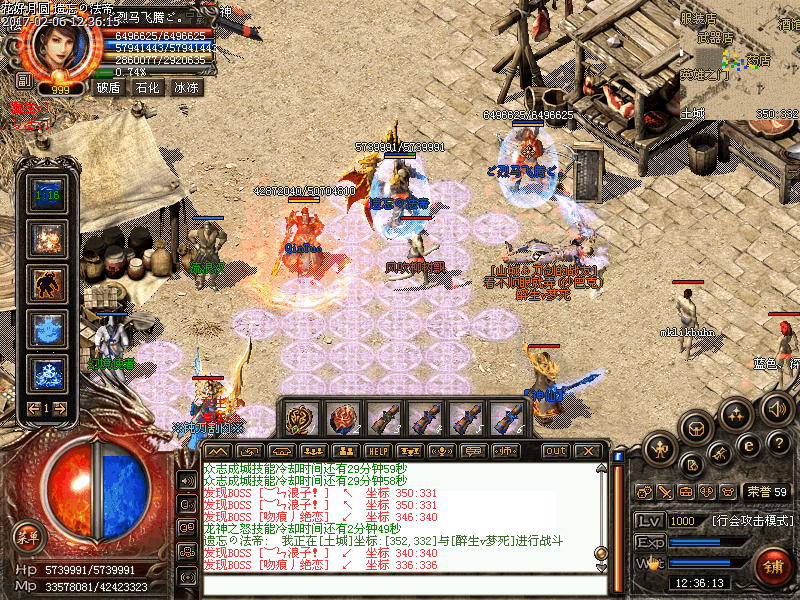Click the HELP button above chat

pyautogui.click(x=377, y=451)
